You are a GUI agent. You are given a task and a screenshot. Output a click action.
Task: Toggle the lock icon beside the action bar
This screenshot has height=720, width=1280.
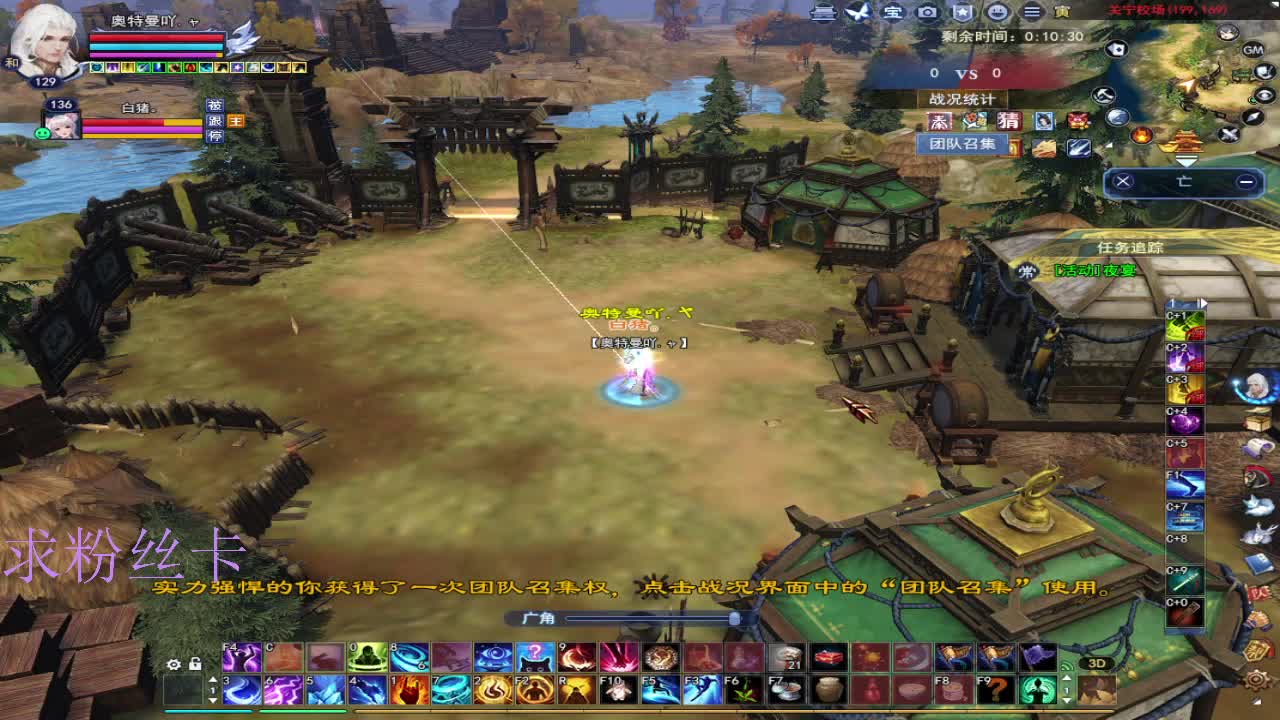196,664
